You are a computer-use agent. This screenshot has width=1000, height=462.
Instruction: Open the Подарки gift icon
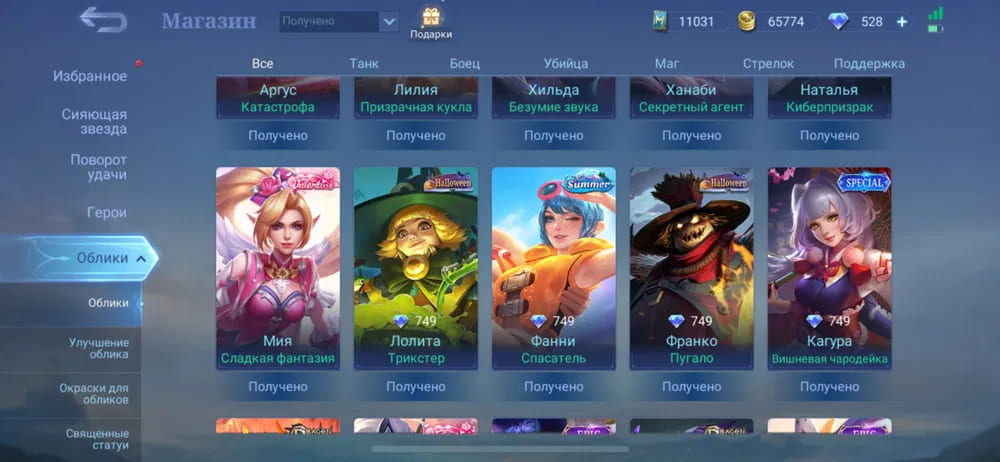(431, 23)
